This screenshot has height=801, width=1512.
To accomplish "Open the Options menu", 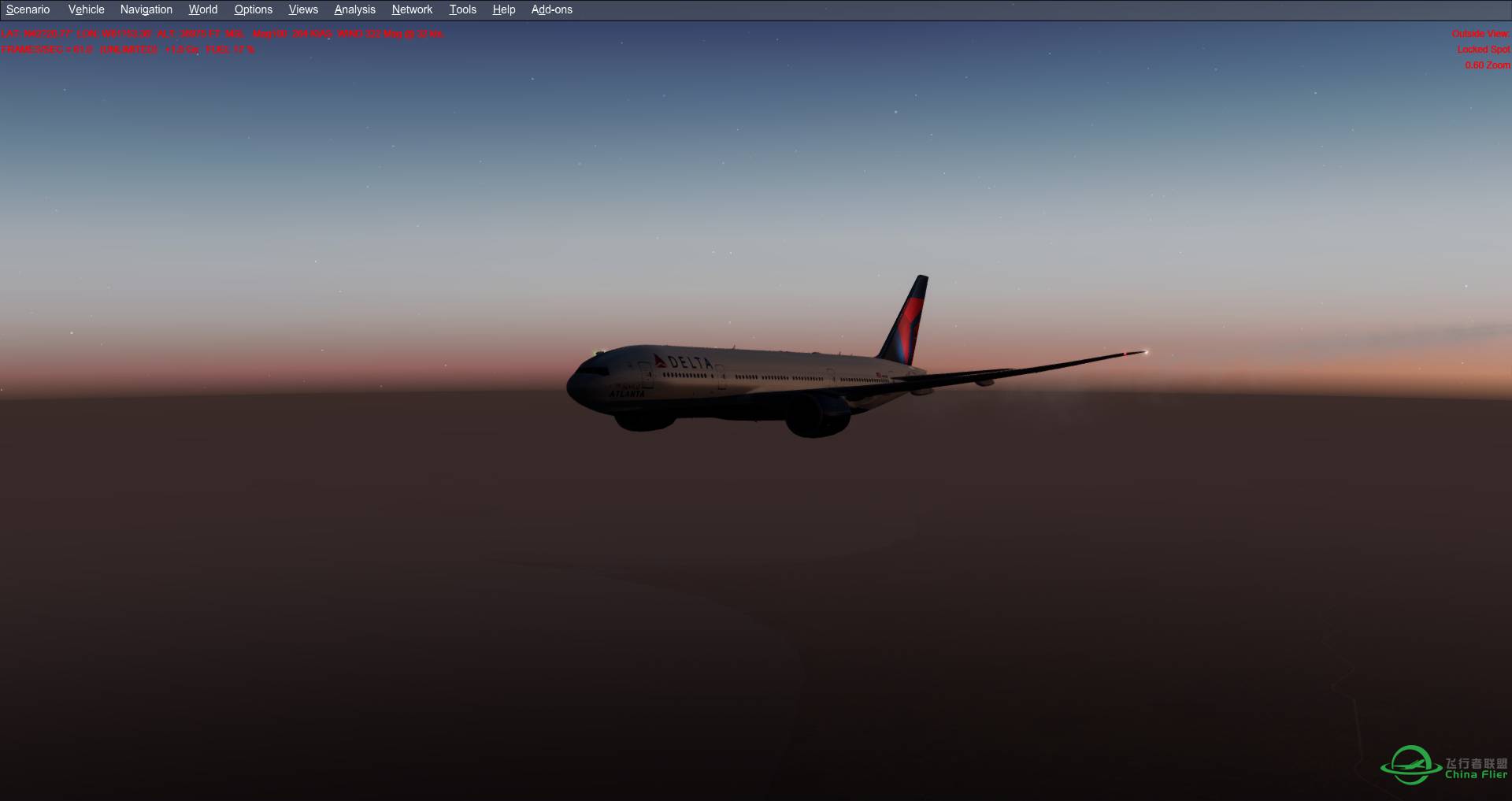I will pyautogui.click(x=252, y=9).
